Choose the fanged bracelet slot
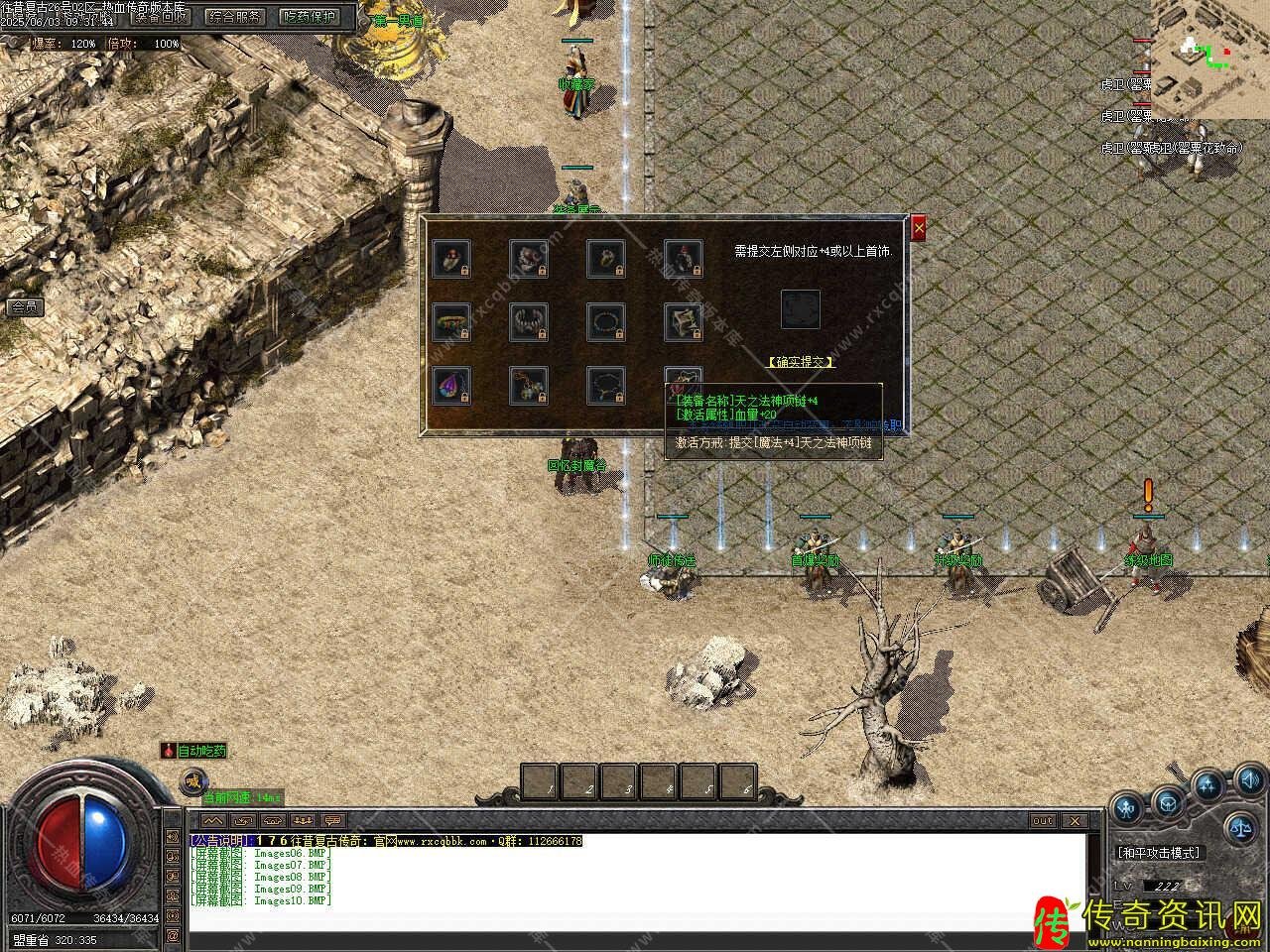The height and width of the screenshot is (952, 1270). (x=530, y=321)
